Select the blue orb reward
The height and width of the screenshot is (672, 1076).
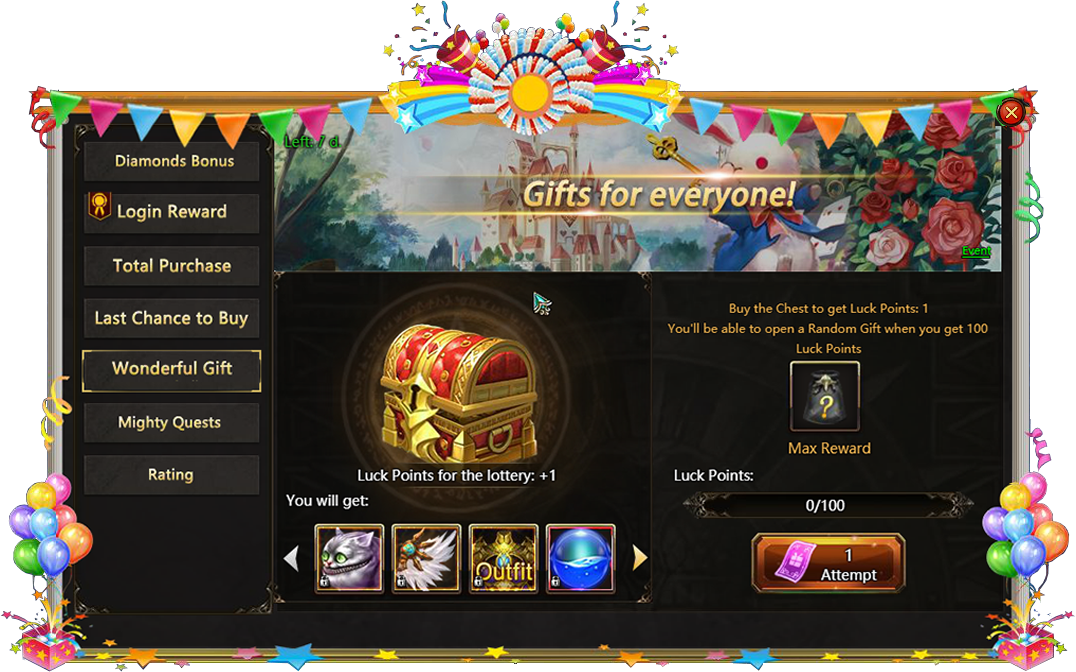(580, 558)
